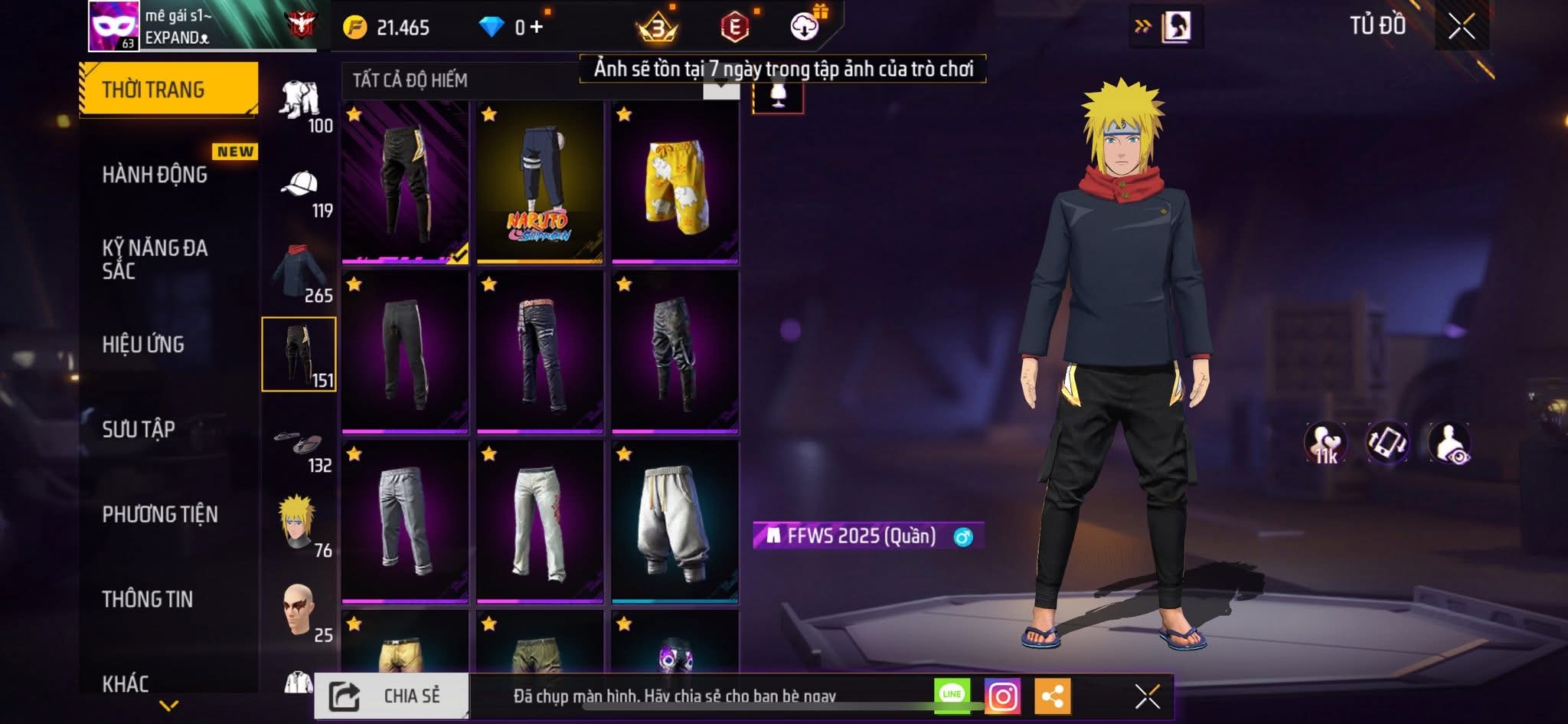Choose the yellow floral shorts
The width and height of the screenshot is (1568, 724).
675,184
